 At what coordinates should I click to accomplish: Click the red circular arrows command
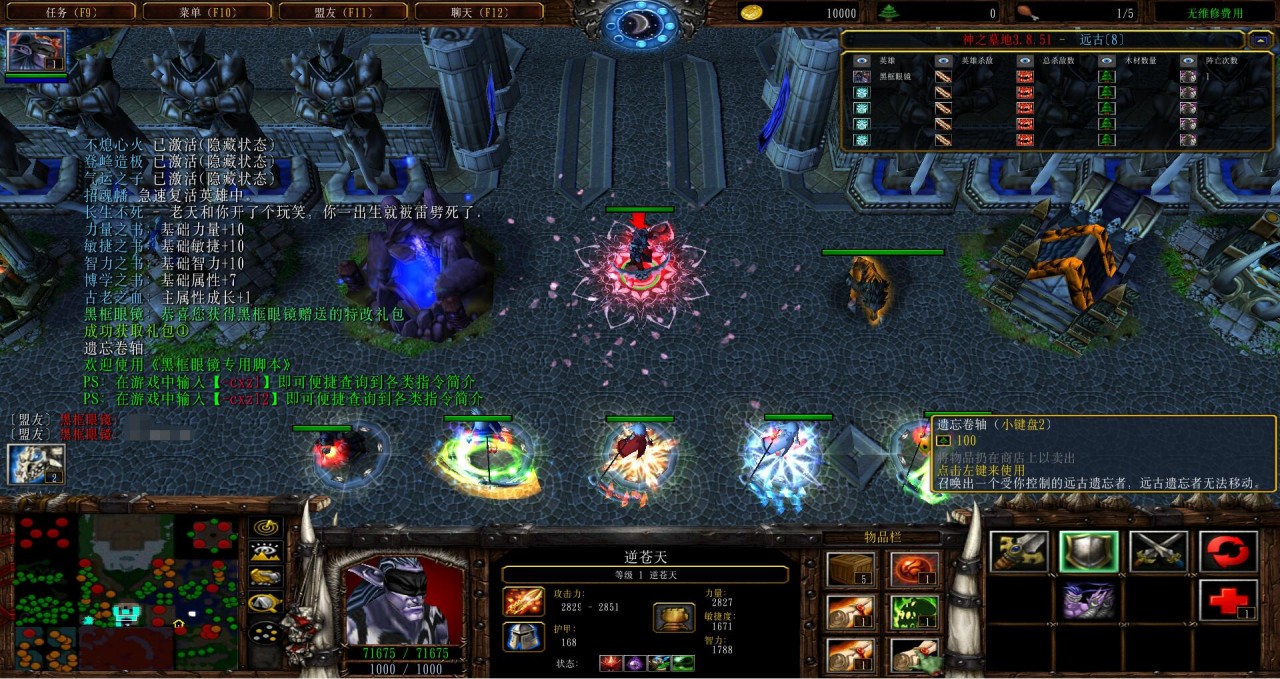coord(1228,552)
